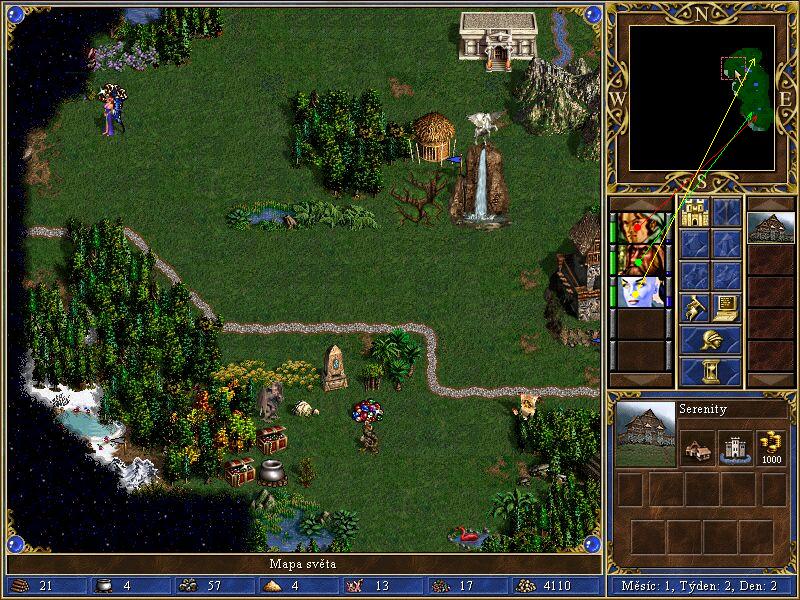Click the next hero helmet button
Screen dimensions: 800x600
(711, 340)
